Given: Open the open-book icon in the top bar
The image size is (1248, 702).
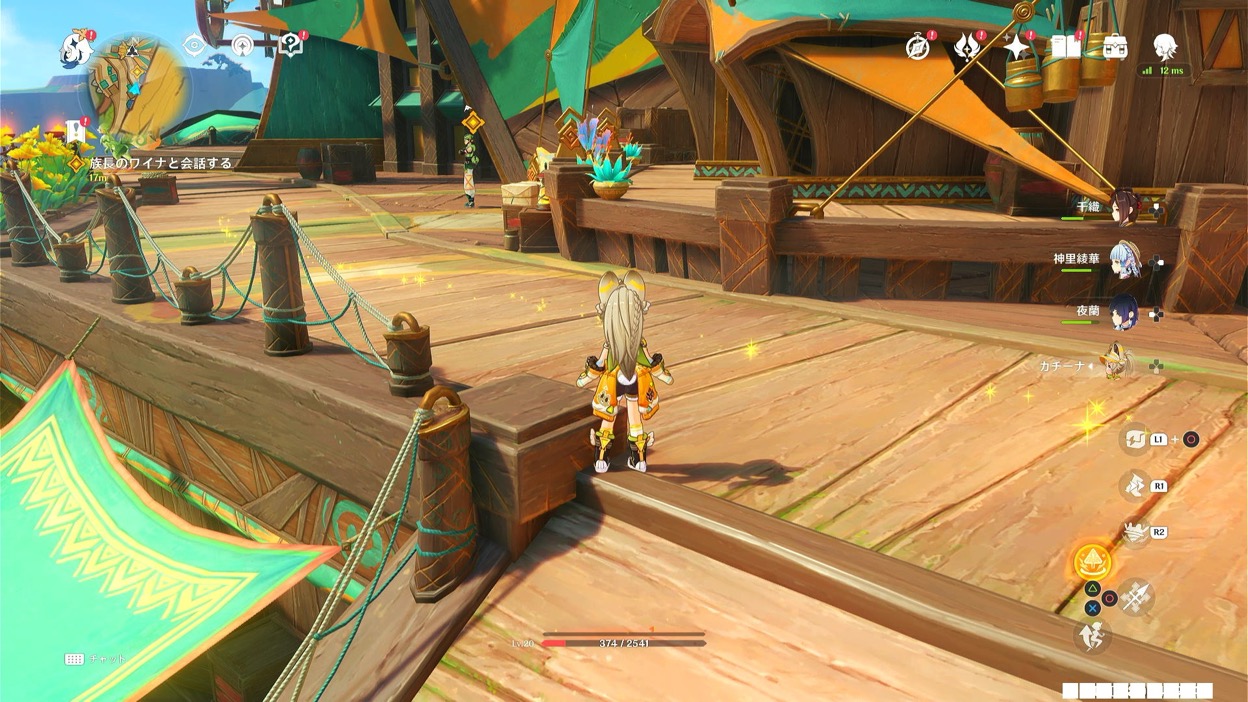Looking at the screenshot, I should click(x=1066, y=47).
